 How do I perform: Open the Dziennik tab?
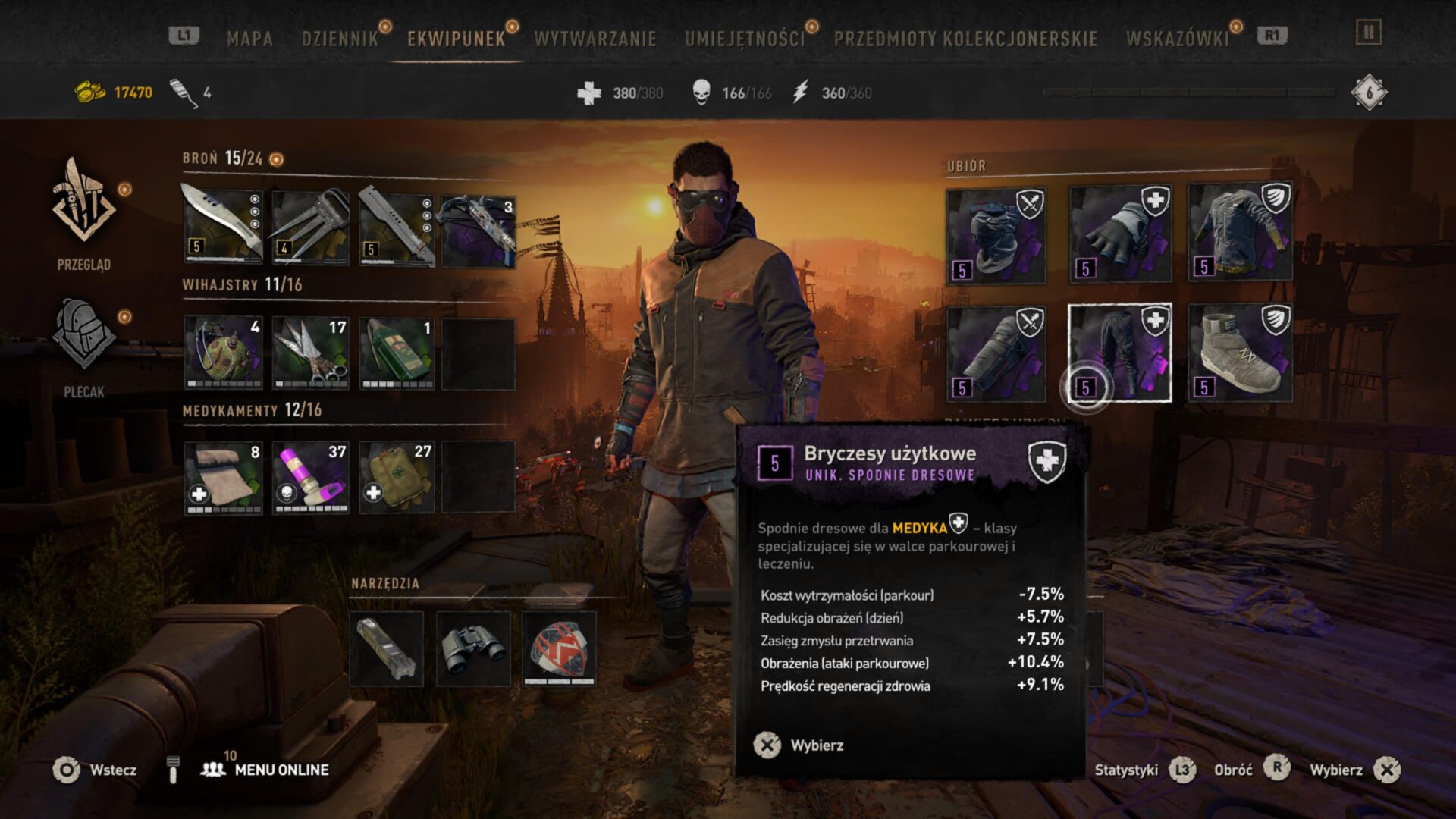(x=340, y=39)
